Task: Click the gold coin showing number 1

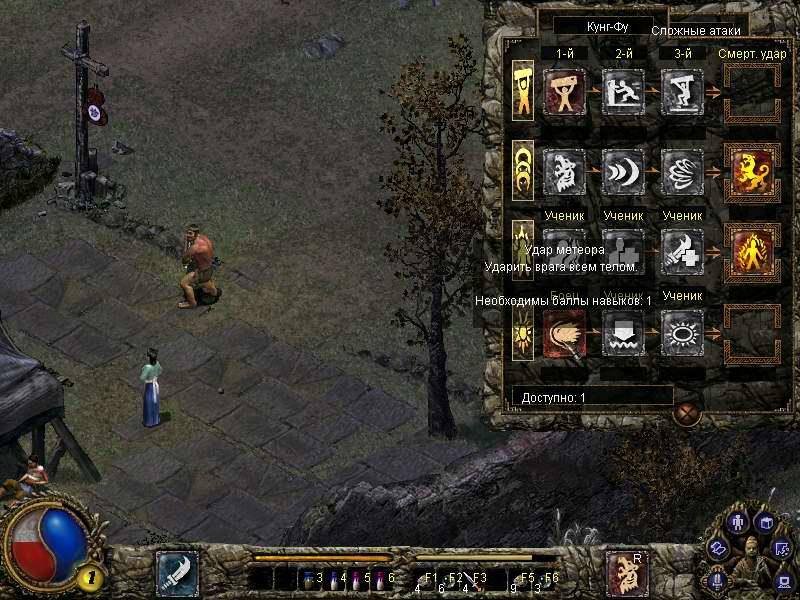Action: click(90, 576)
